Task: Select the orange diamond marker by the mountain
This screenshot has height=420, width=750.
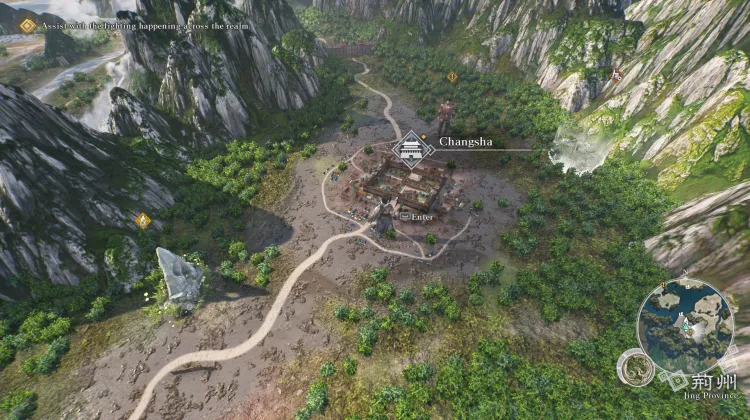Action: (x=143, y=220)
